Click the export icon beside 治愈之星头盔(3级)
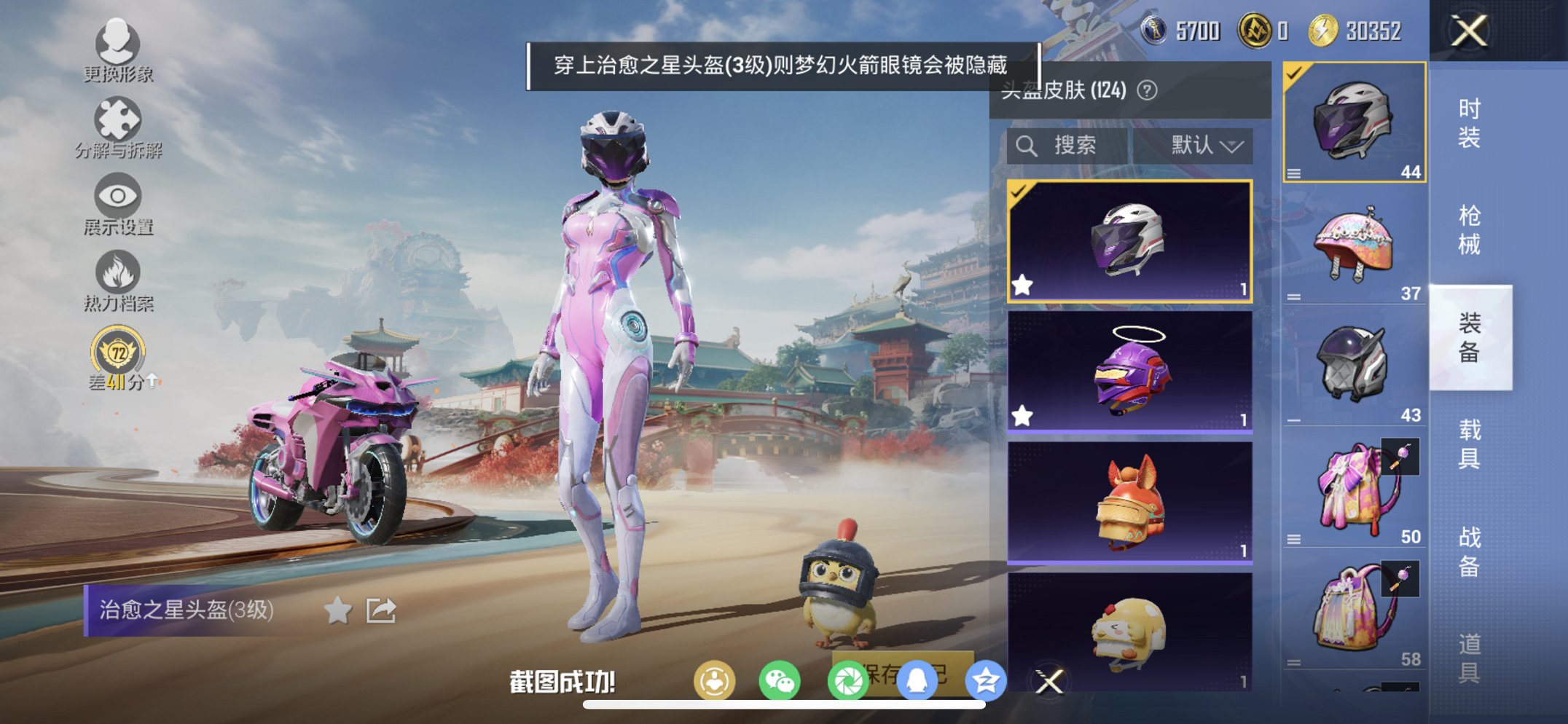The height and width of the screenshot is (724, 1568). [x=380, y=610]
